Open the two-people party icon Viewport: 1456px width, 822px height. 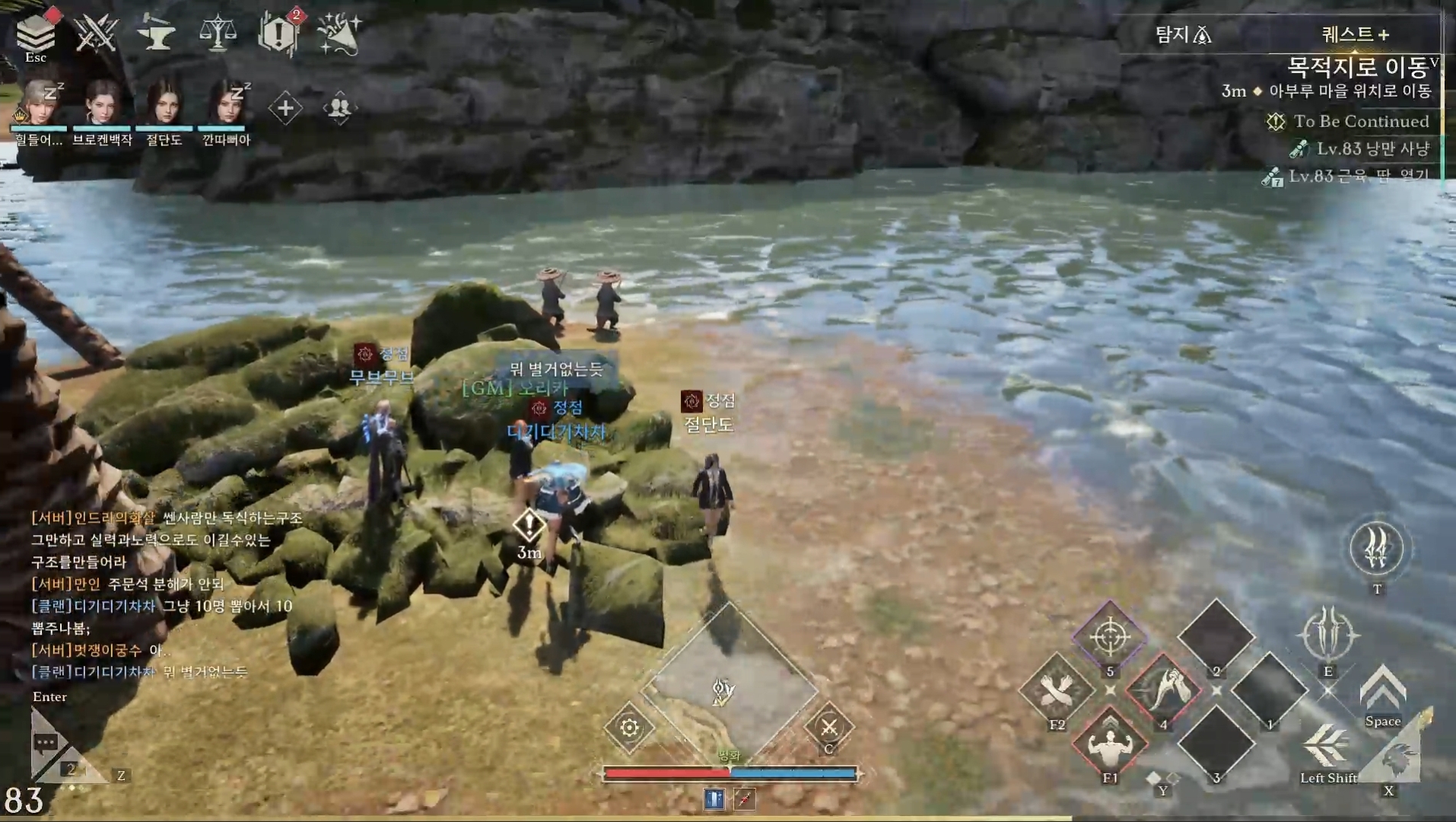pos(339,108)
